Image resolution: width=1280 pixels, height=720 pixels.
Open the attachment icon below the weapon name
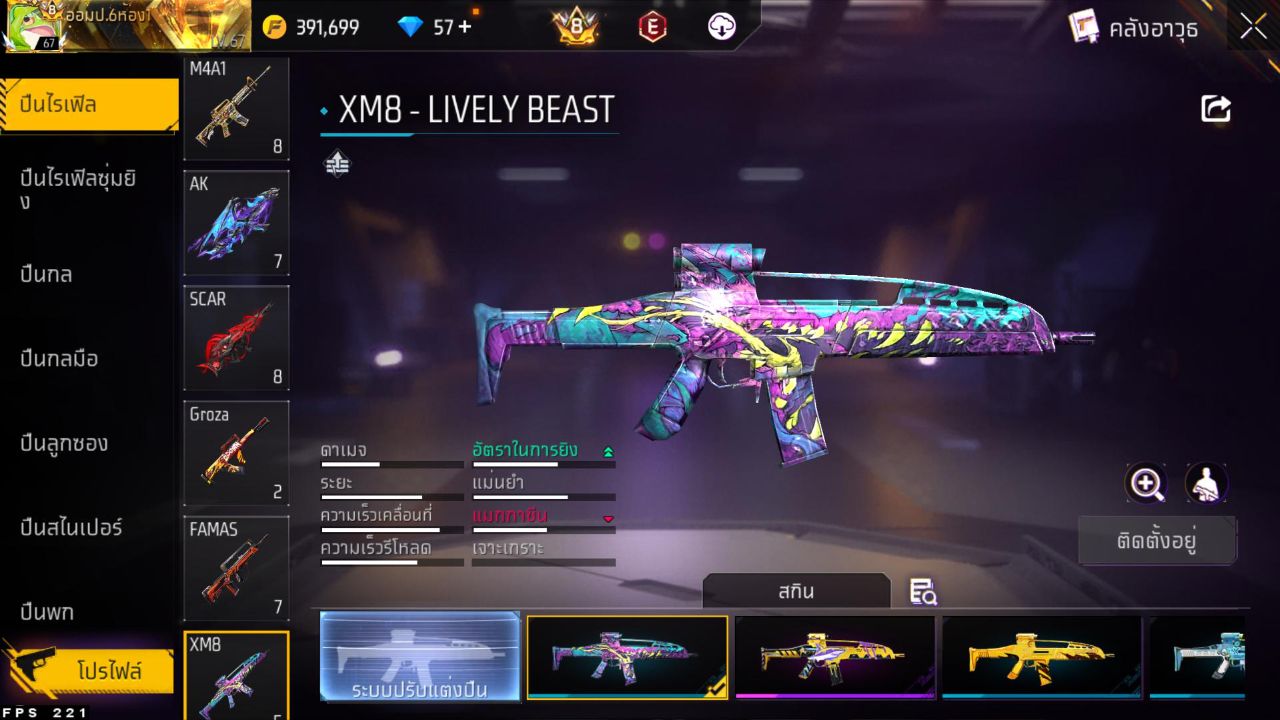336,162
